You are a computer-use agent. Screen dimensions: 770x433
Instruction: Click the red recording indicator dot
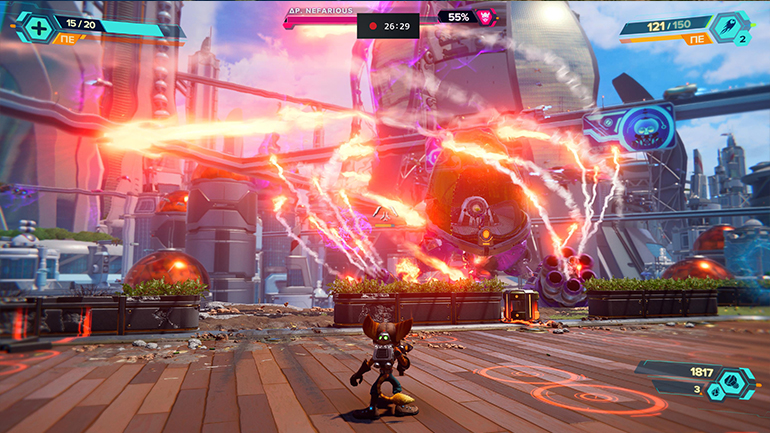point(374,27)
